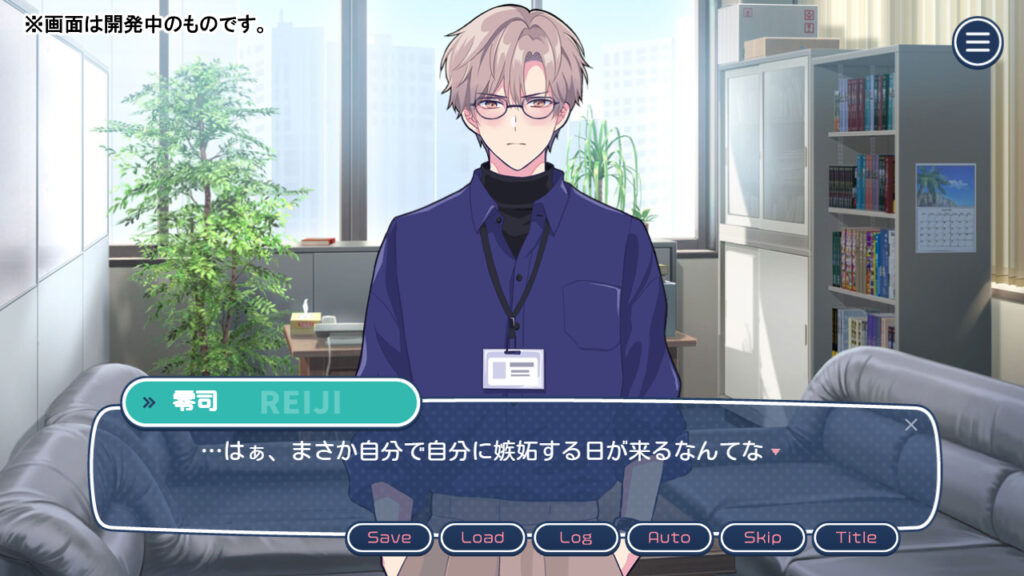
Task: Open the hamburger menu icon
Action: [977, 43]
